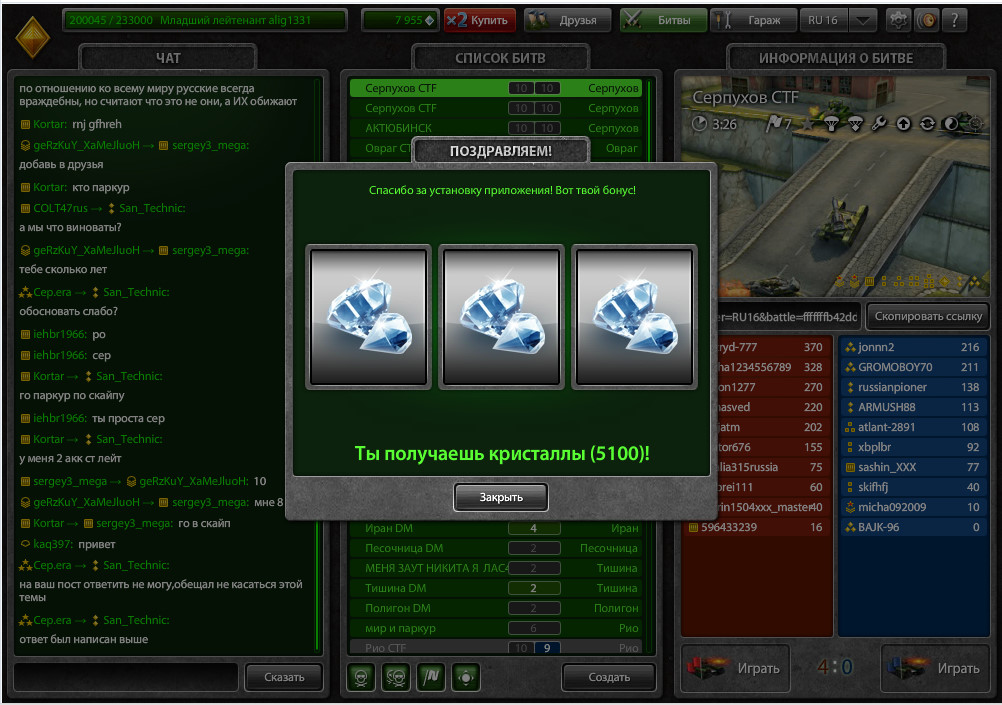Open the Гараж garage

[x=754, y=20]
